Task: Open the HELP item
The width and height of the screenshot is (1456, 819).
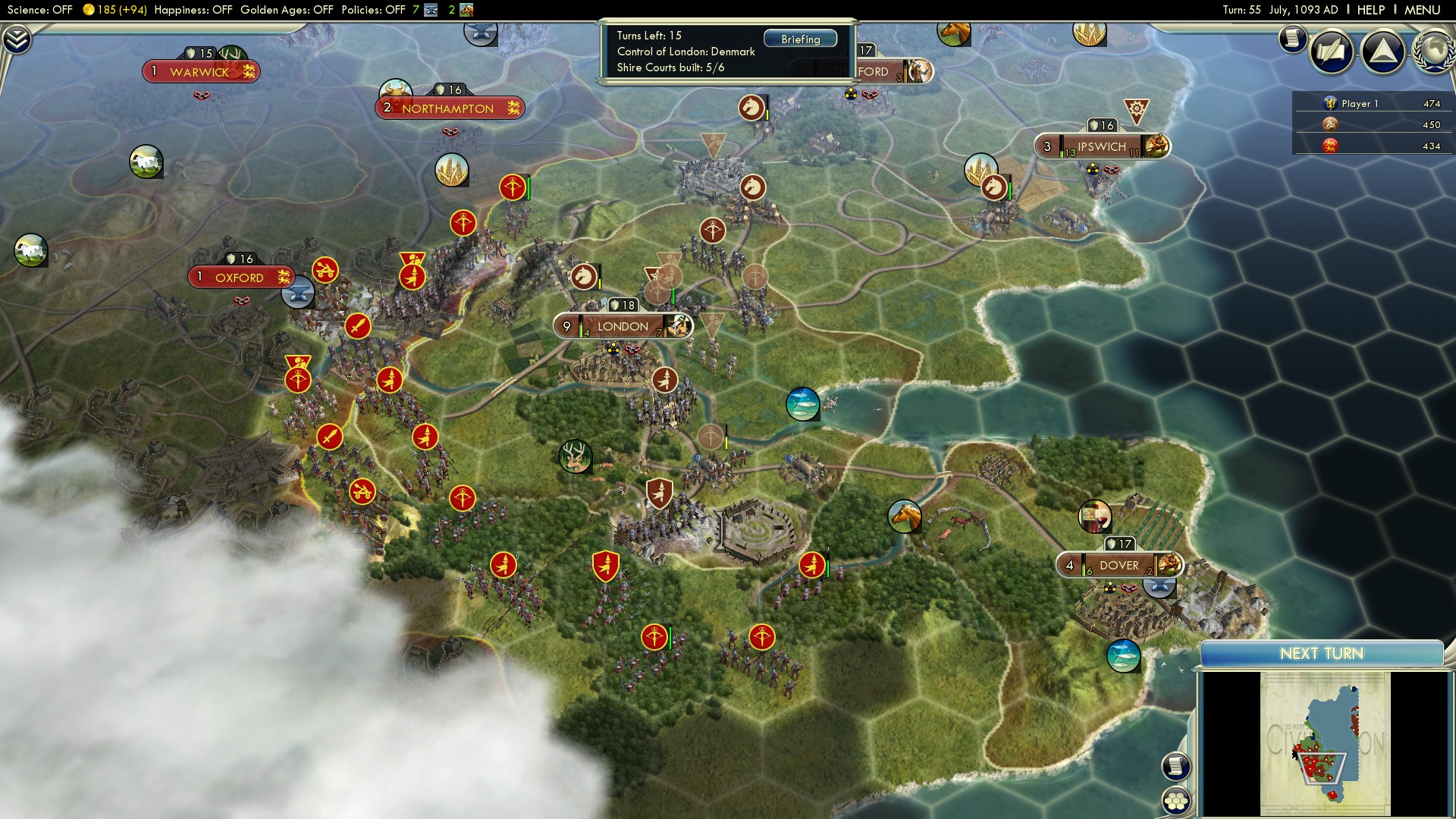Action: 1372,10
